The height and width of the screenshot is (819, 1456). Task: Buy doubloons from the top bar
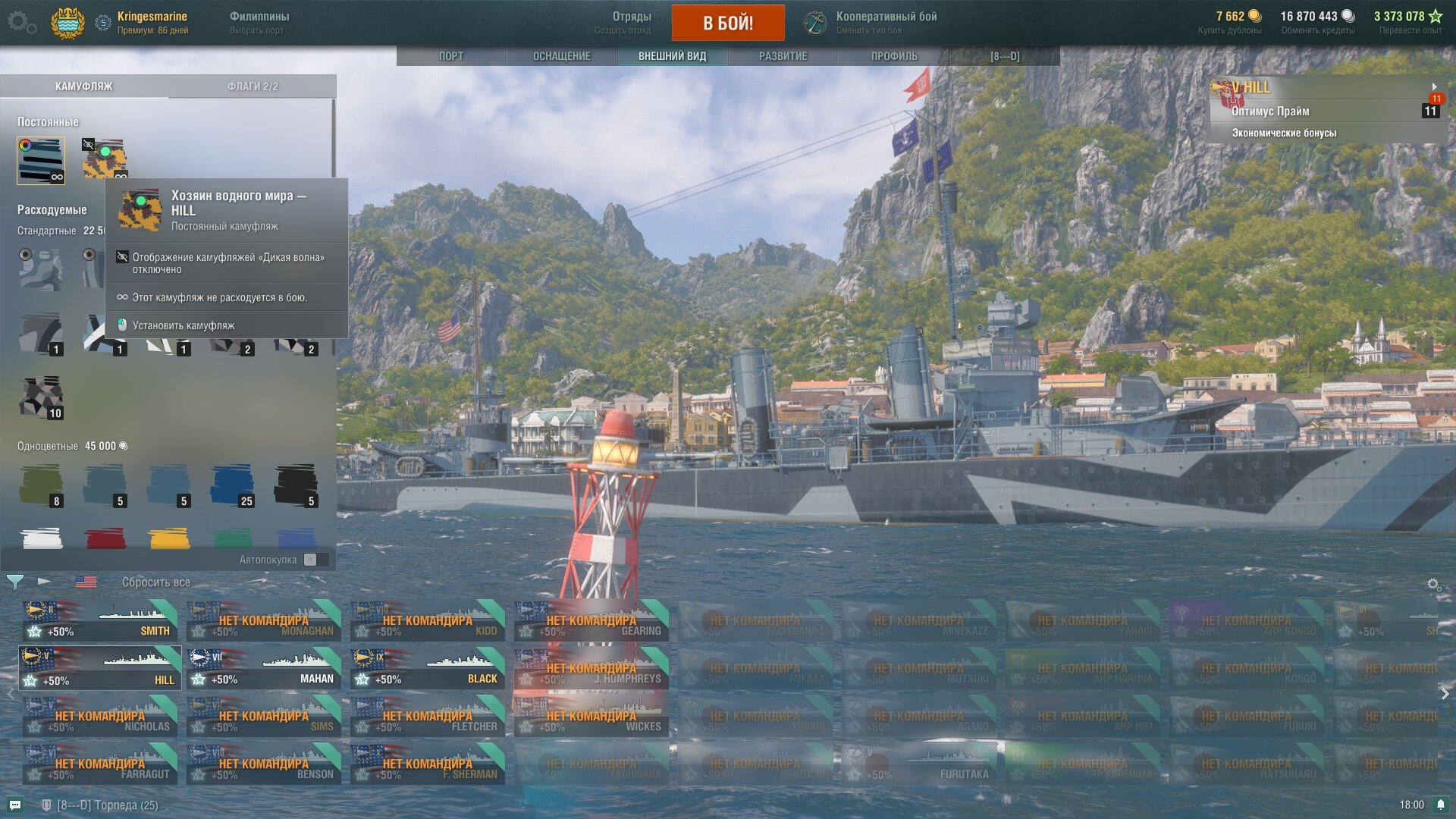click(1229, 23)
